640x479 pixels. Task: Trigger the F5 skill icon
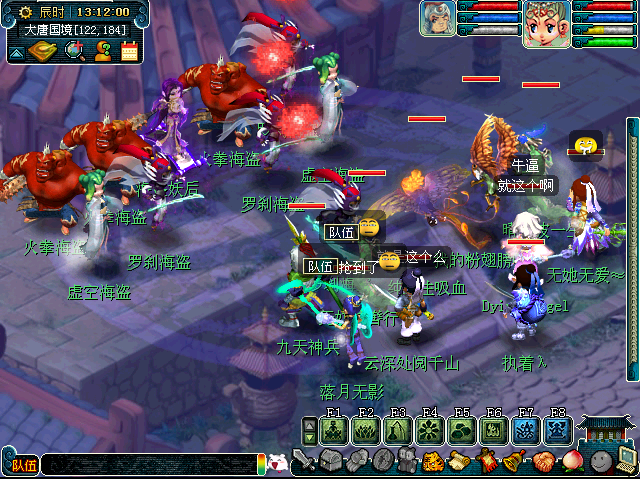pyautogui.click(x=462, y=430)
